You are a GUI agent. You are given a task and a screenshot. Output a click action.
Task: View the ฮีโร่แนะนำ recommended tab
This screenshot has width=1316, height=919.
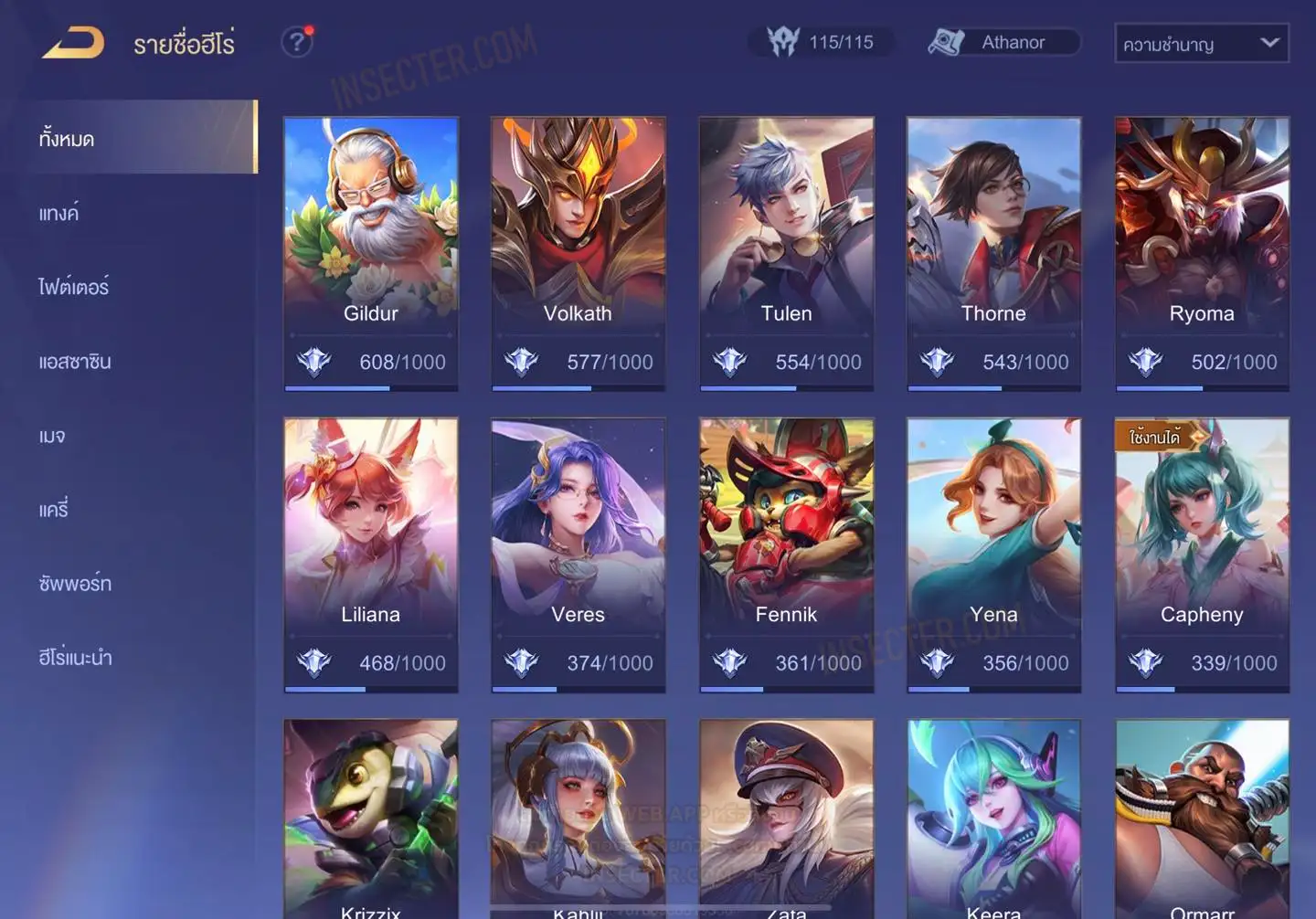(75, 657)
